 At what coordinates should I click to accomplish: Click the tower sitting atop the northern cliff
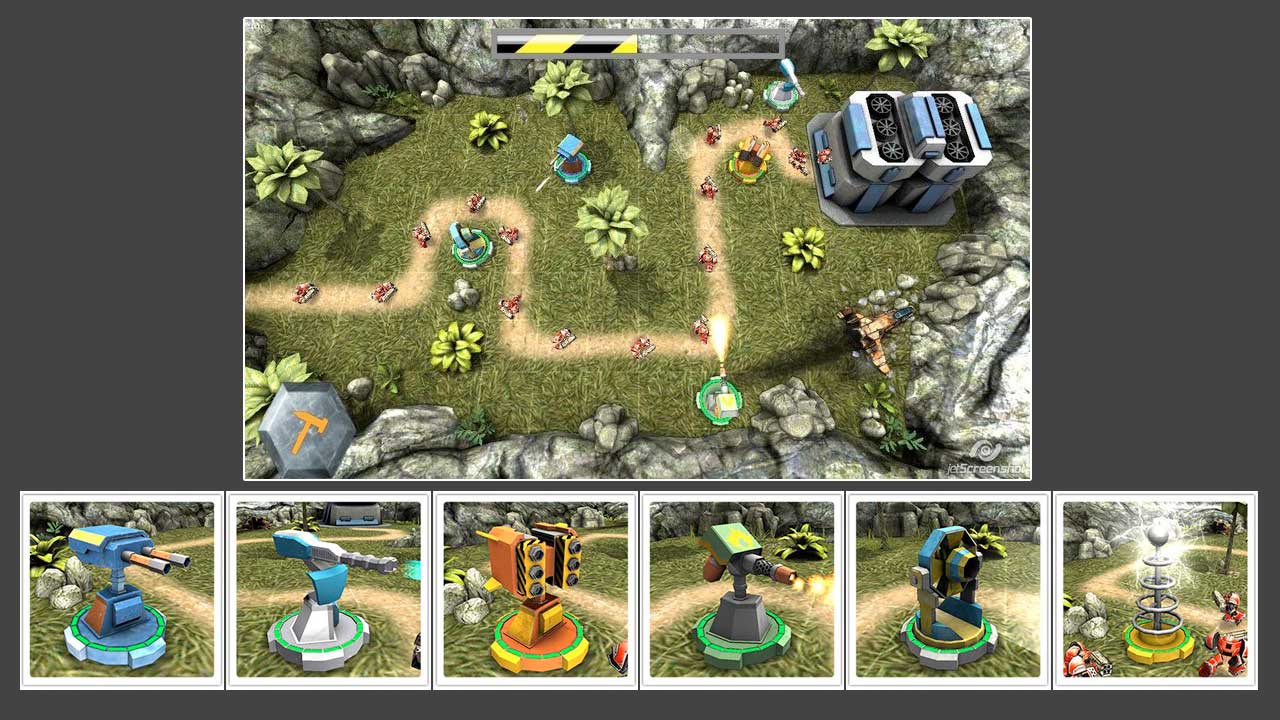click(778, 95)
